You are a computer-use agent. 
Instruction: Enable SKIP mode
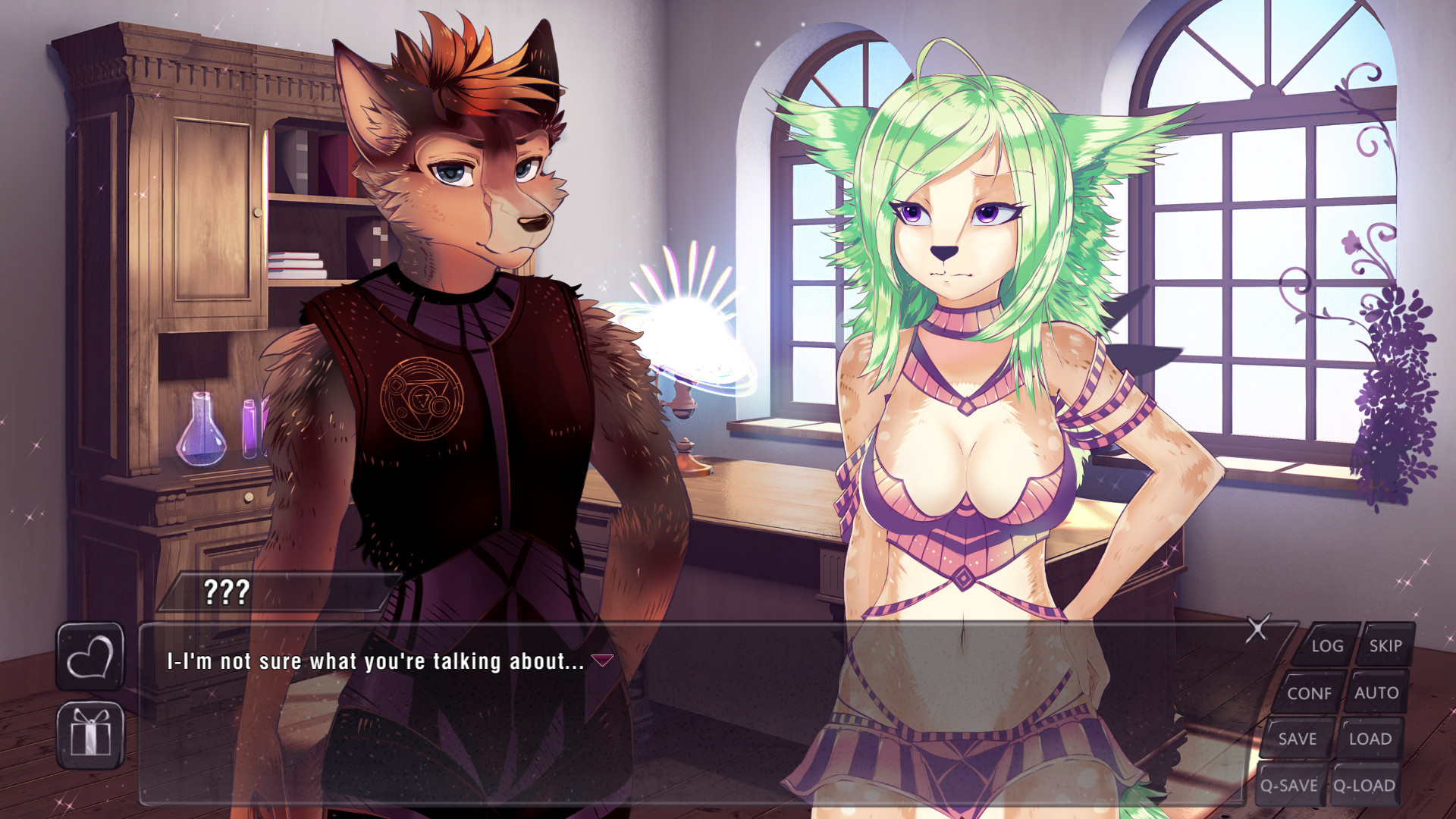(1386, 646)
